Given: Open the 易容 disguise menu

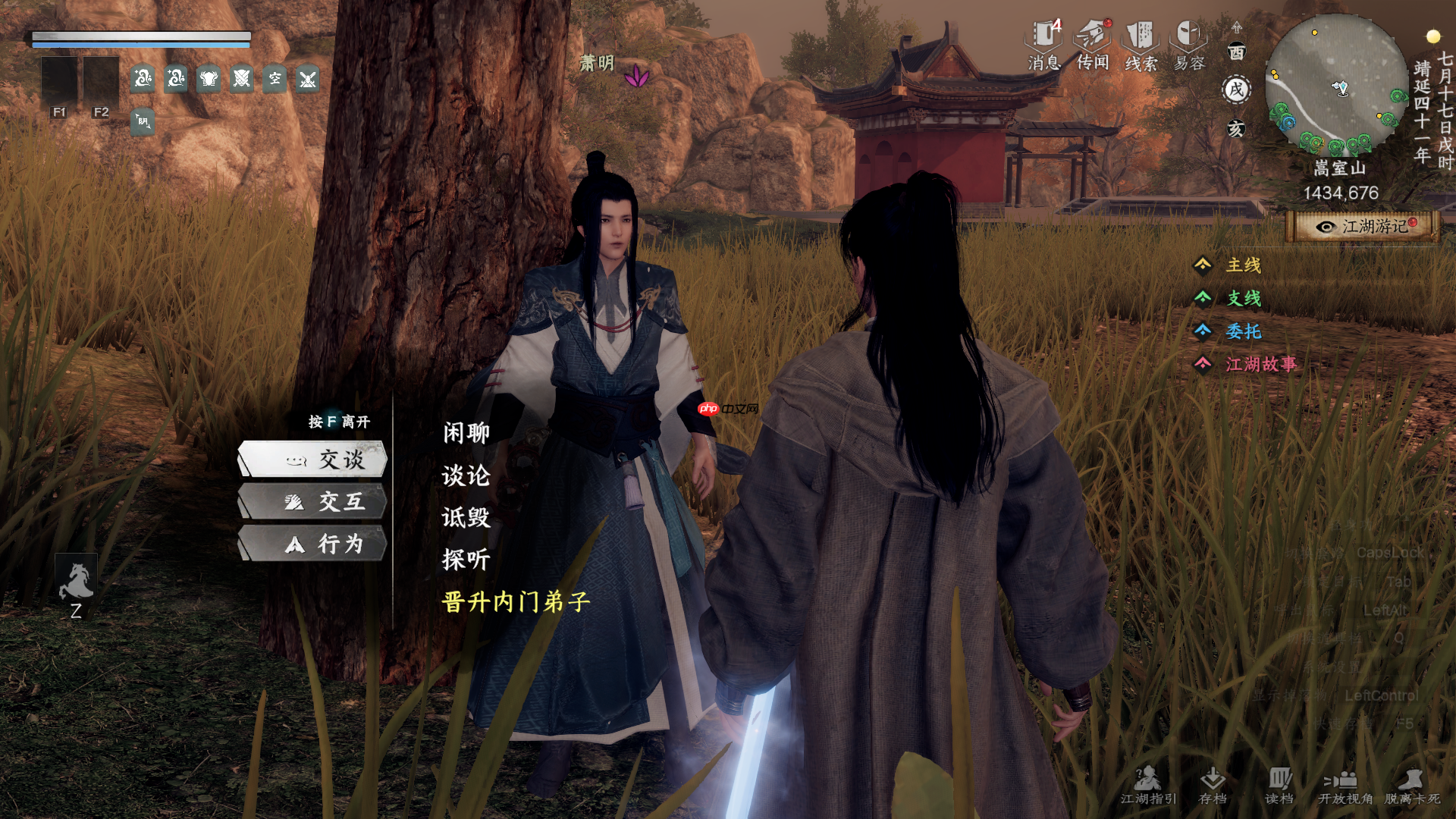Looking at the screenshot, I should [1189, 44].
